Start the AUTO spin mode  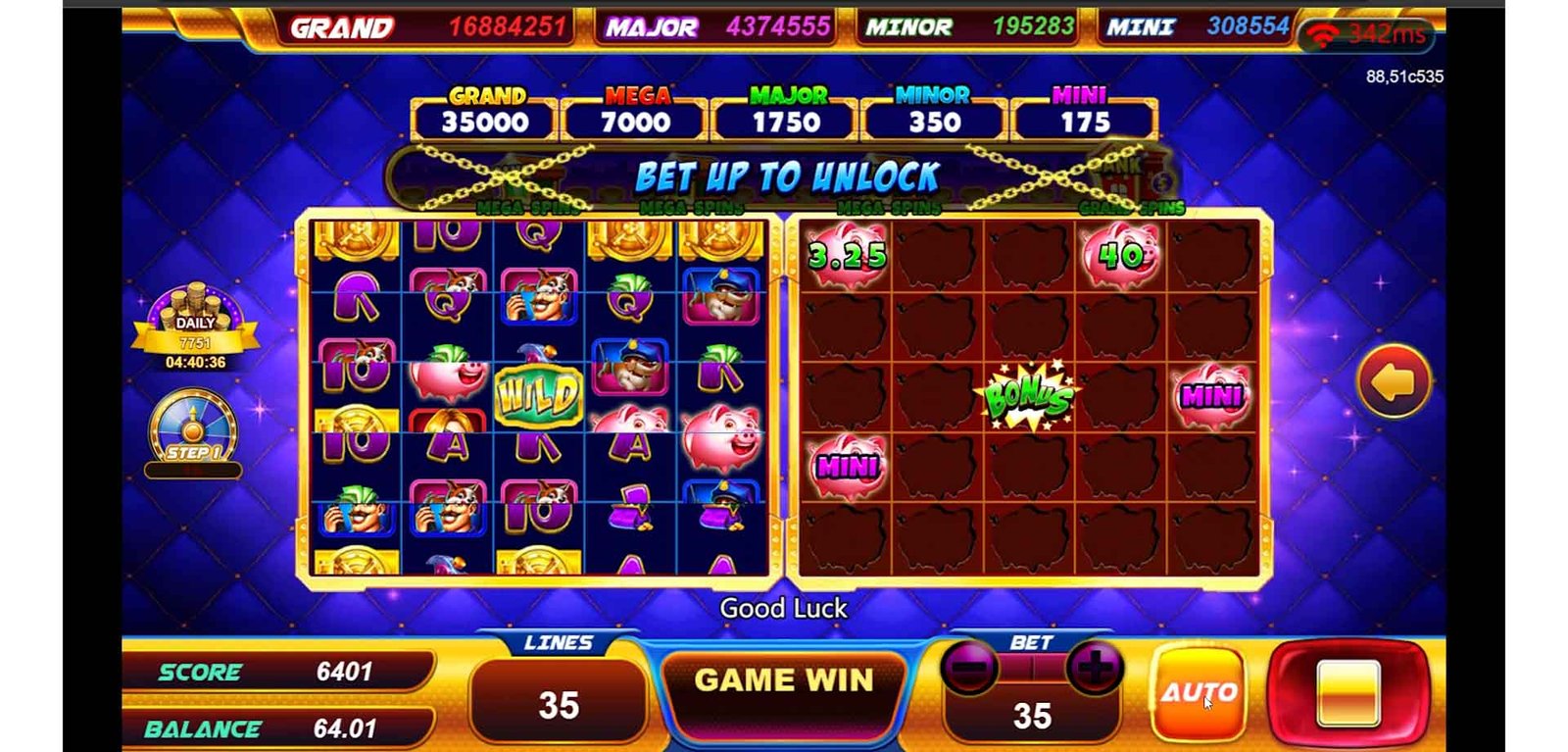[1199, 693]
